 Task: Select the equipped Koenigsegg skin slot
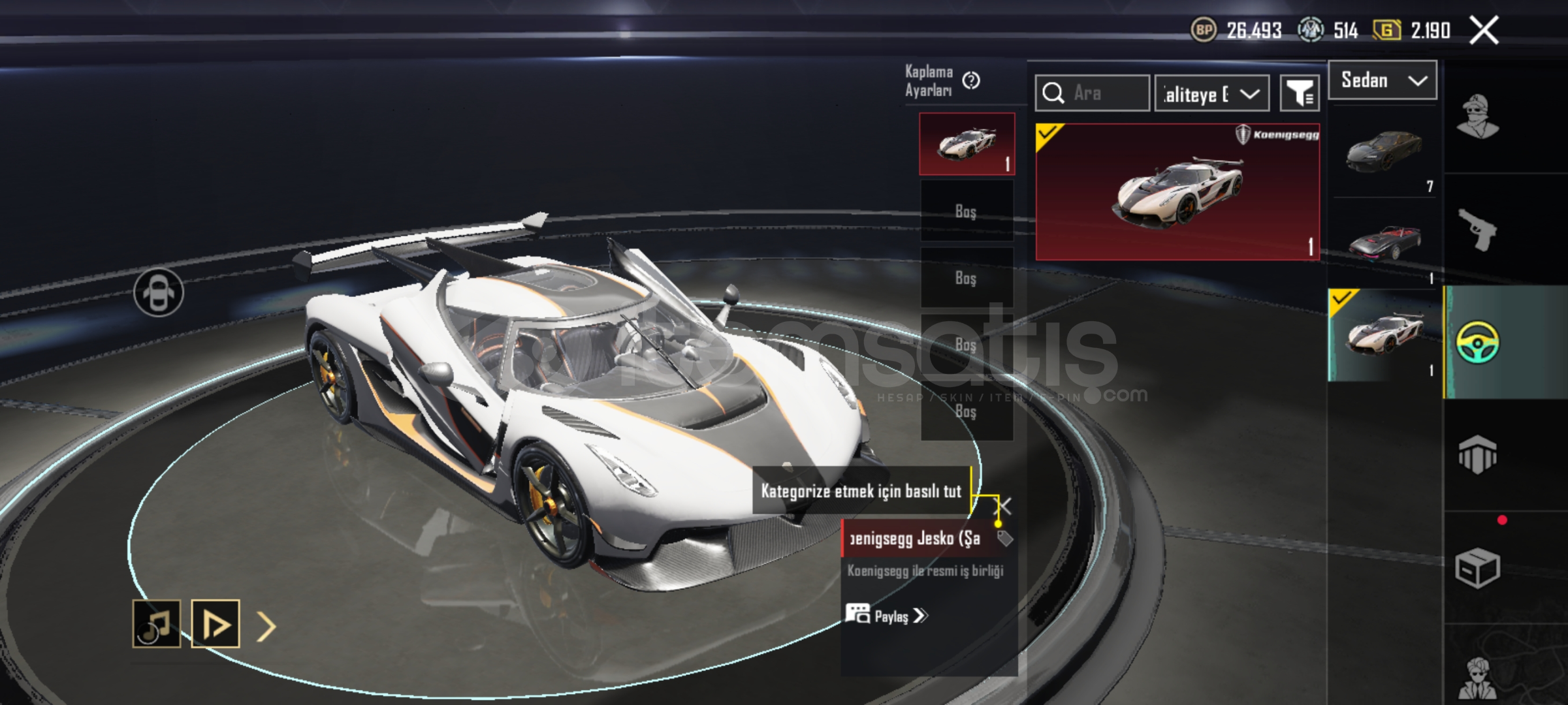[x=967, y=144]
